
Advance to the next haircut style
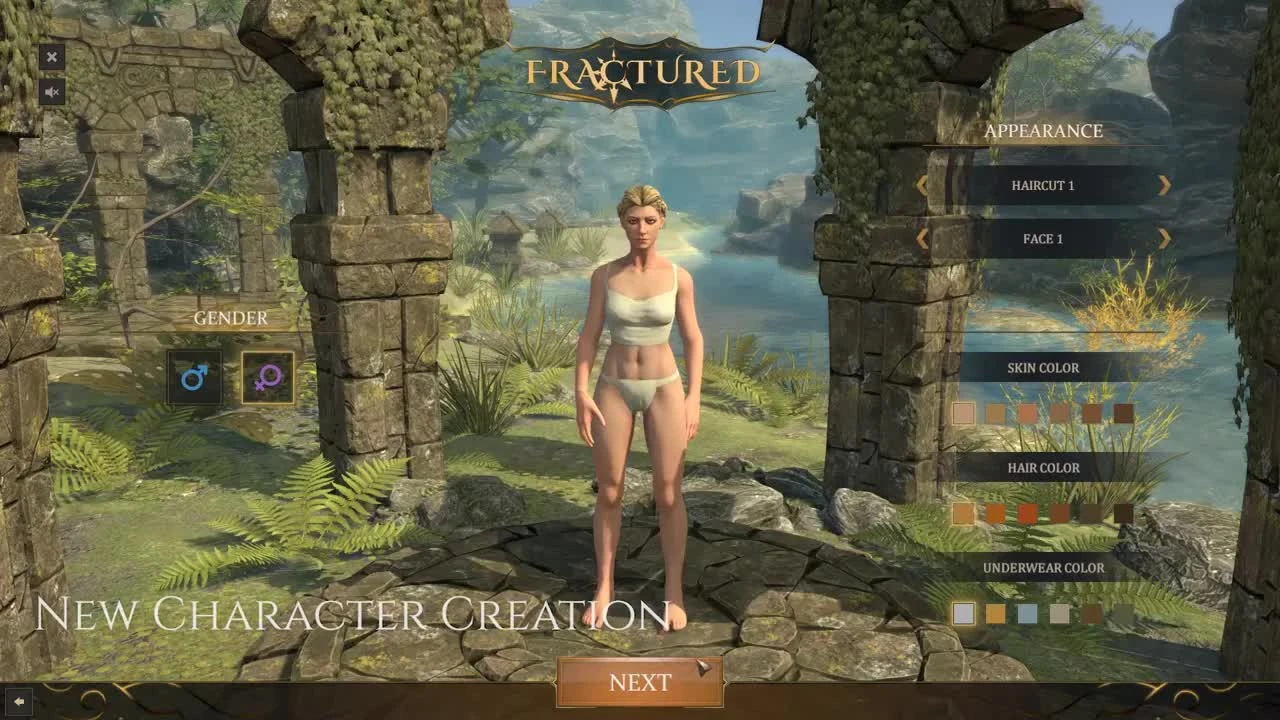point(1163,185)
